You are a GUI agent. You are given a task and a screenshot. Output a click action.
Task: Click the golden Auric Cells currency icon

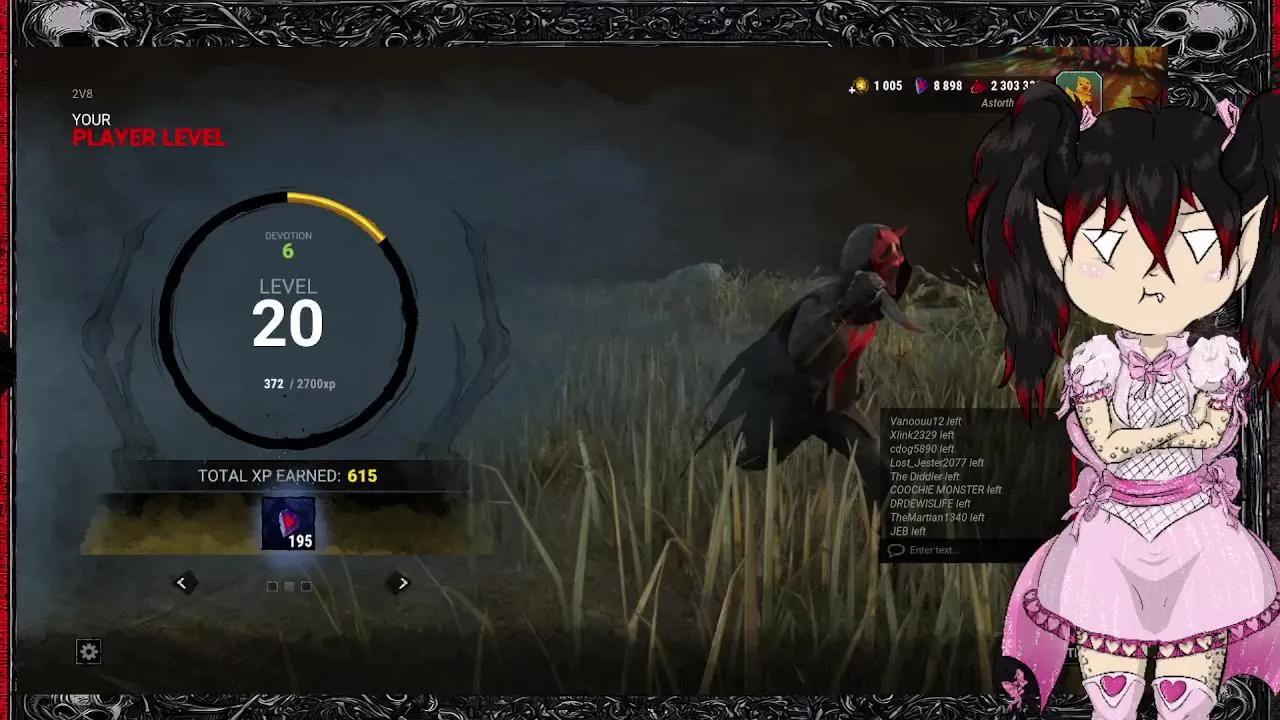point(861,87)
